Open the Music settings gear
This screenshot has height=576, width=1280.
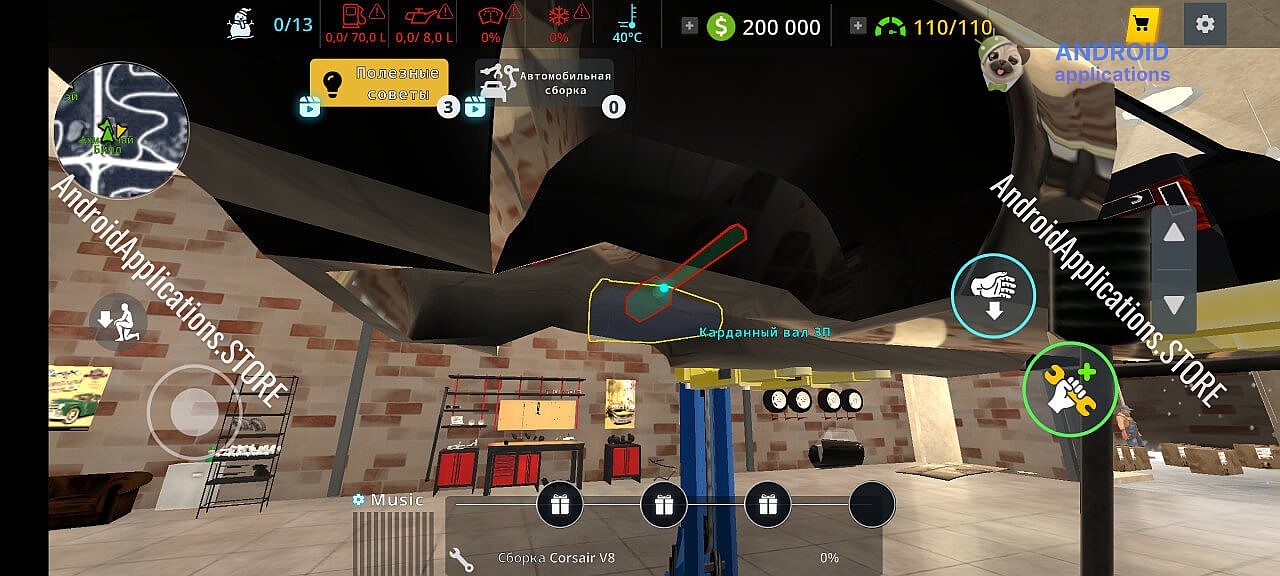358,499
